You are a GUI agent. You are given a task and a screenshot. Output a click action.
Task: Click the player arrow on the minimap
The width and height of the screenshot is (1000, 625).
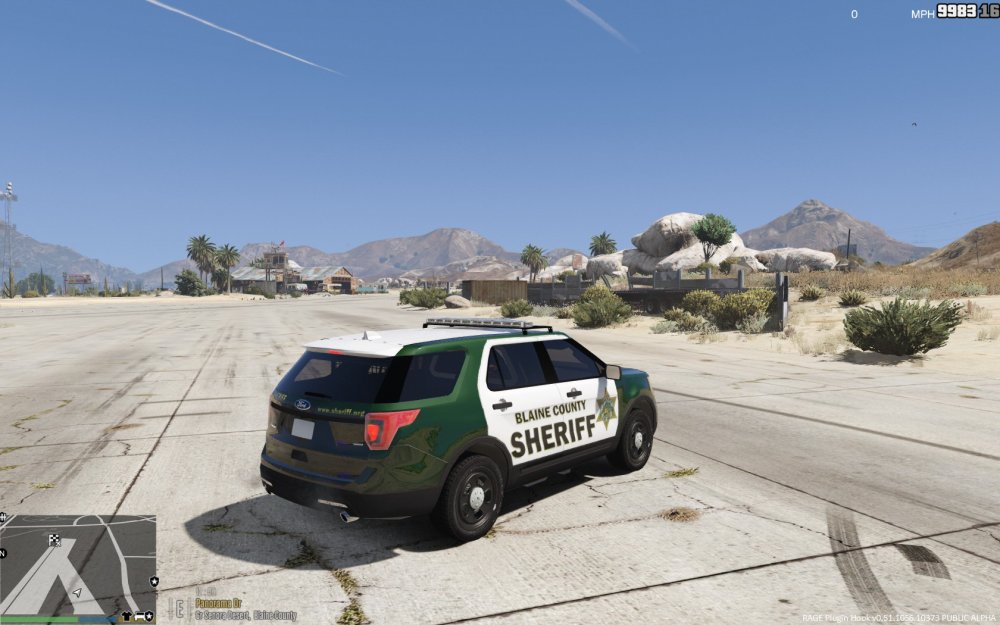coord(77,592)
